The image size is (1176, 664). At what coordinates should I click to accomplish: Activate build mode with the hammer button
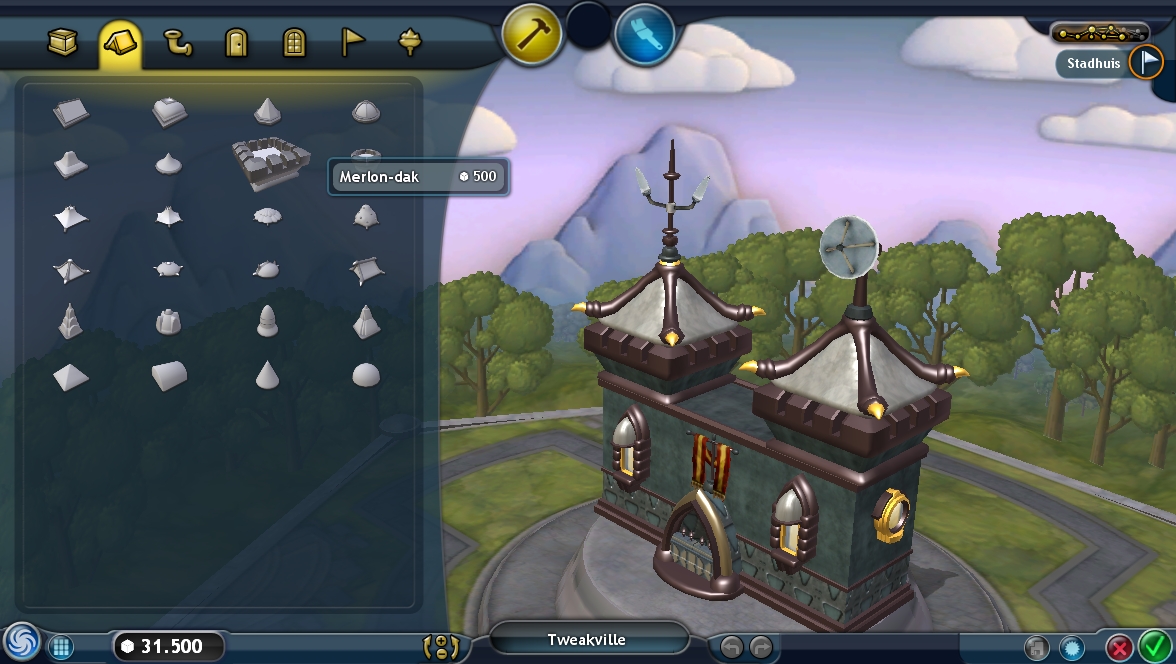click(x=532, y=33)
